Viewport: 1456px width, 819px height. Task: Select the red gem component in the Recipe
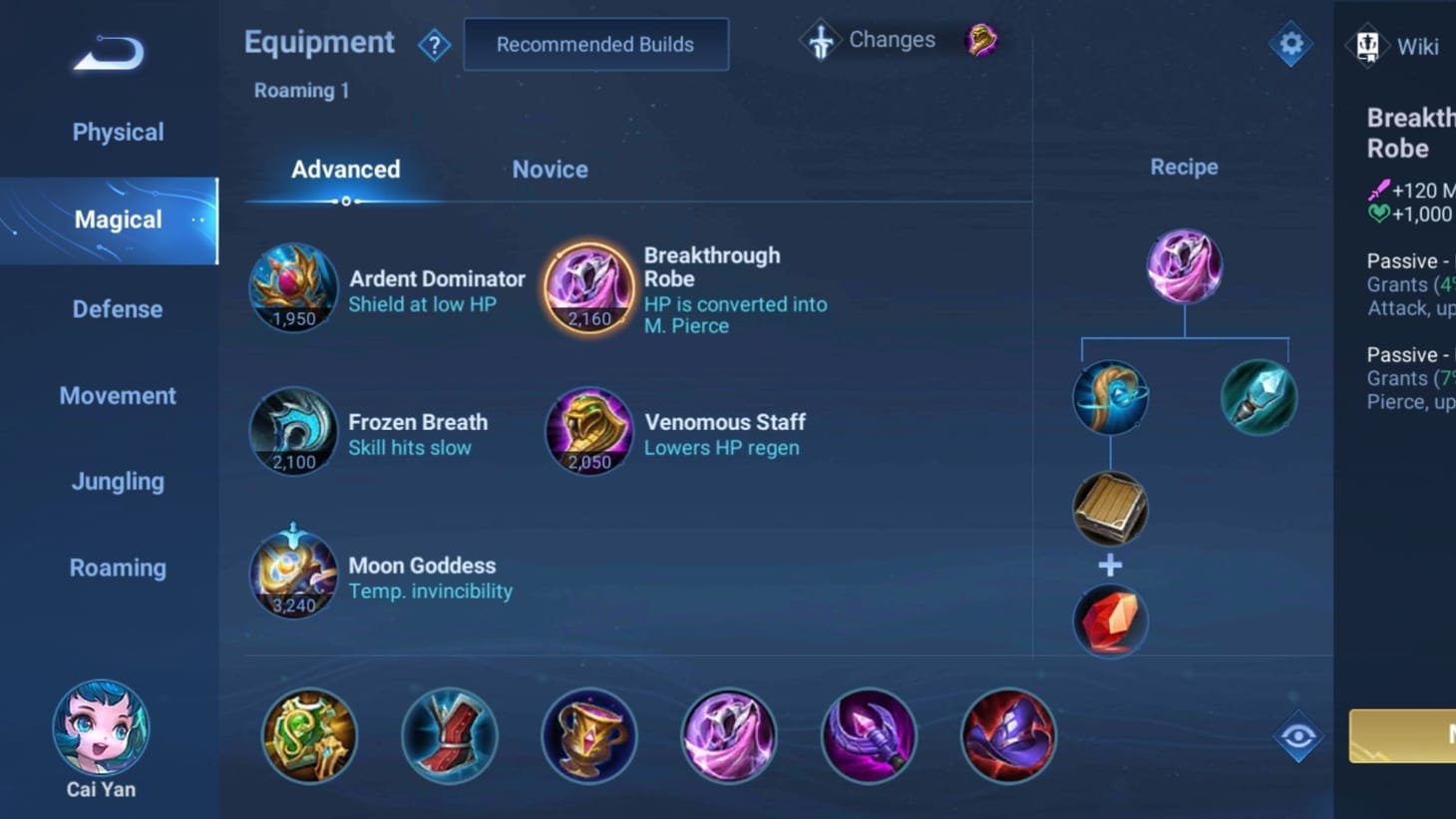1110,620
